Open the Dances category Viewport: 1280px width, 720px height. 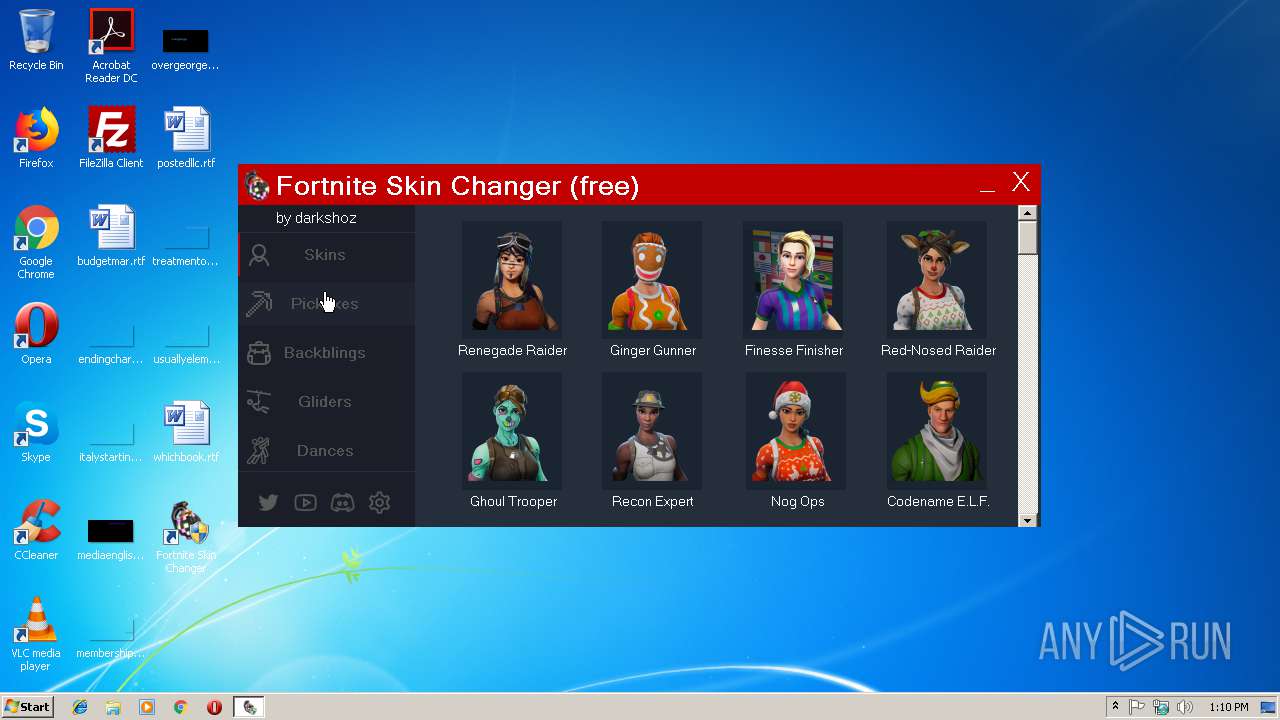pos(325,451)
